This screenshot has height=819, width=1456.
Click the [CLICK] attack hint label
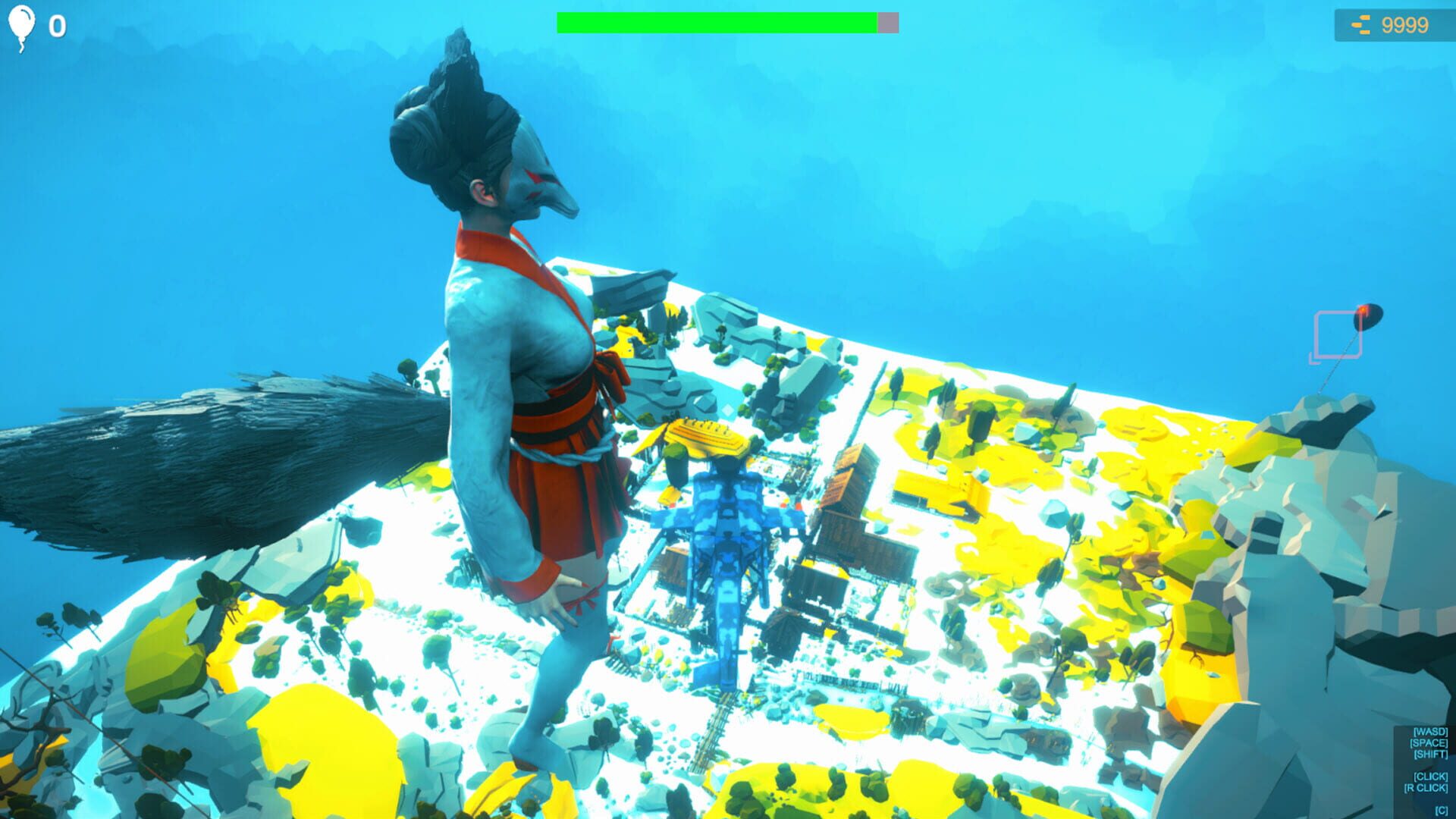click(x=1431, y=777)
